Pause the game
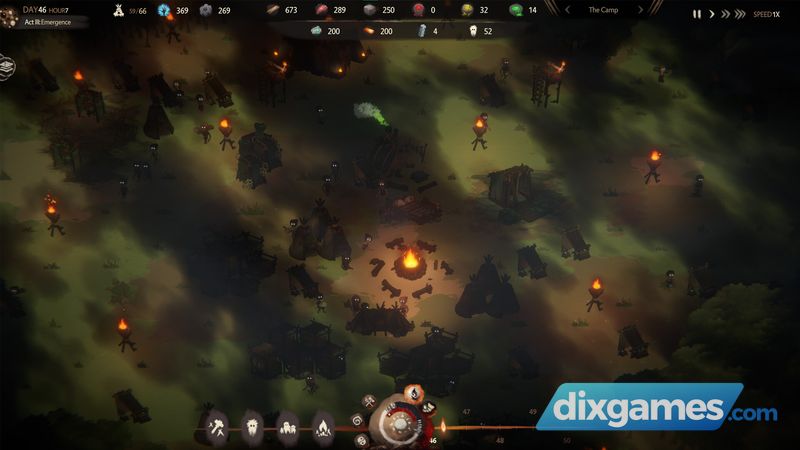 (x=697, y=14)
